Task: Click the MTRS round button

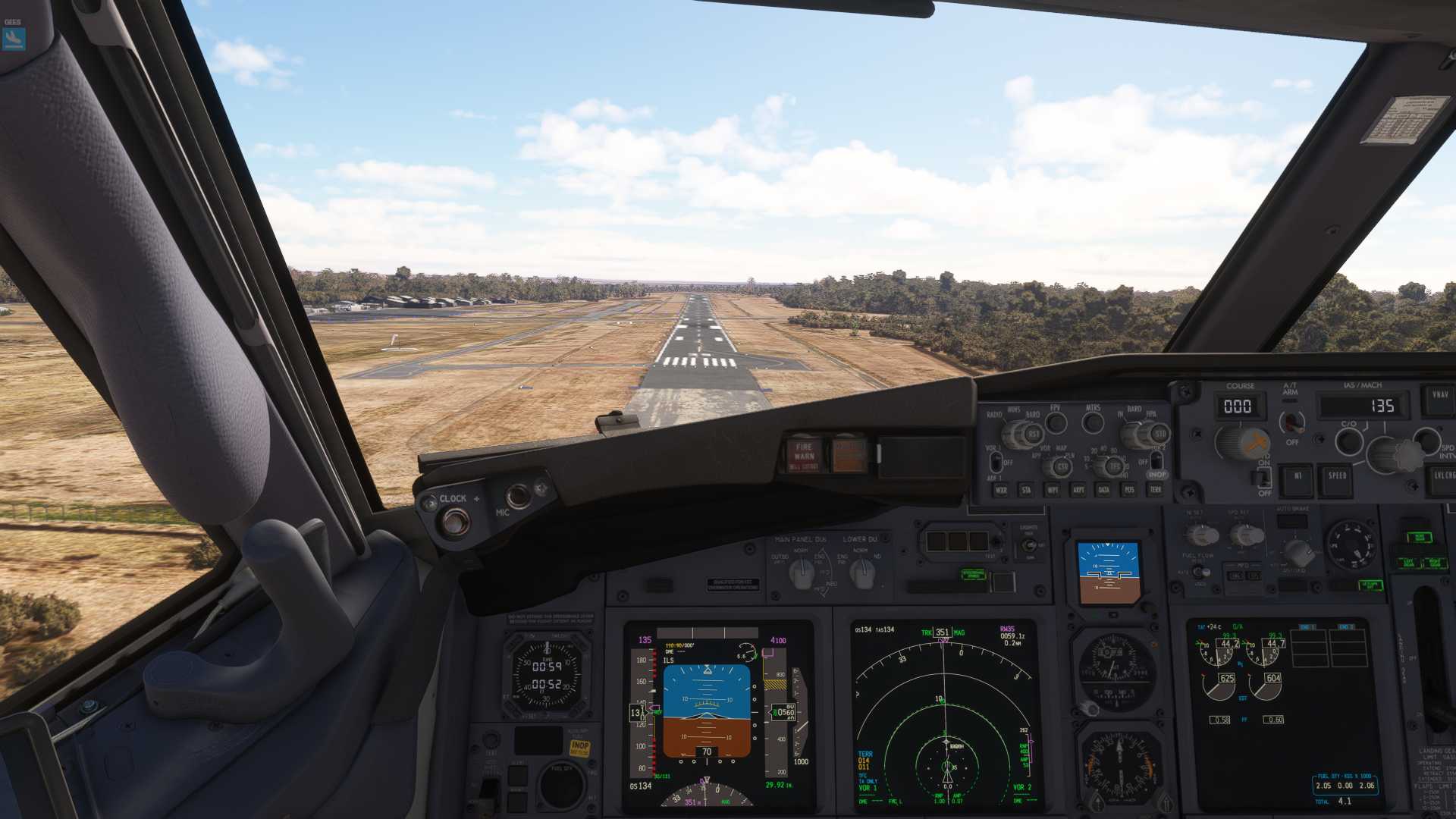Action: (1093, 422)
